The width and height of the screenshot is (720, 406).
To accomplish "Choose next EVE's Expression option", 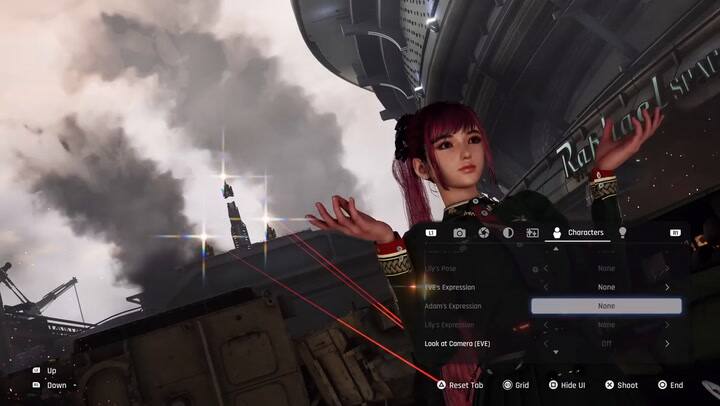I will [x=667, y=287].
